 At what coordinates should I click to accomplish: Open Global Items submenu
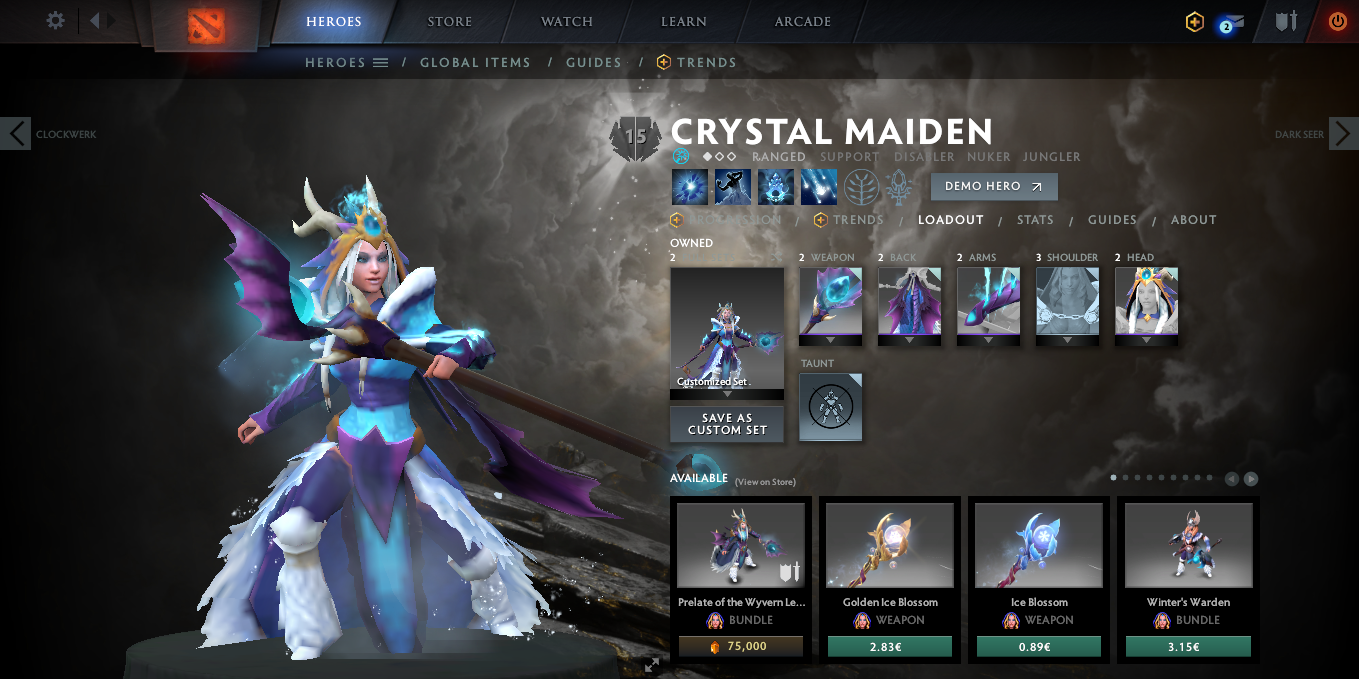[475, 62]
